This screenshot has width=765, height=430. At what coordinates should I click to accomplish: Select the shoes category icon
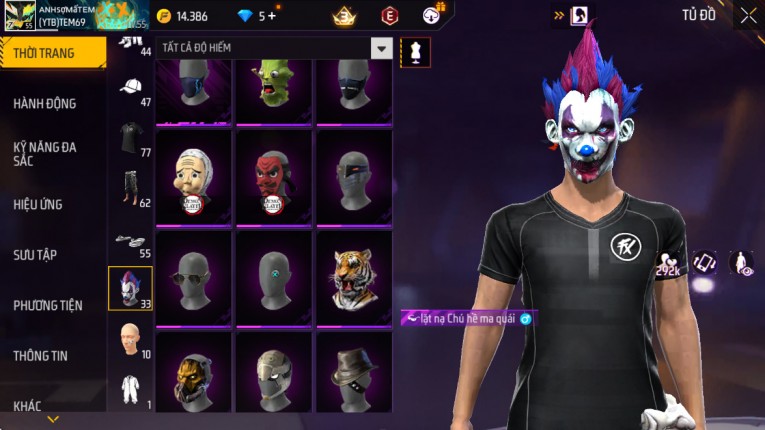[130, 240]
